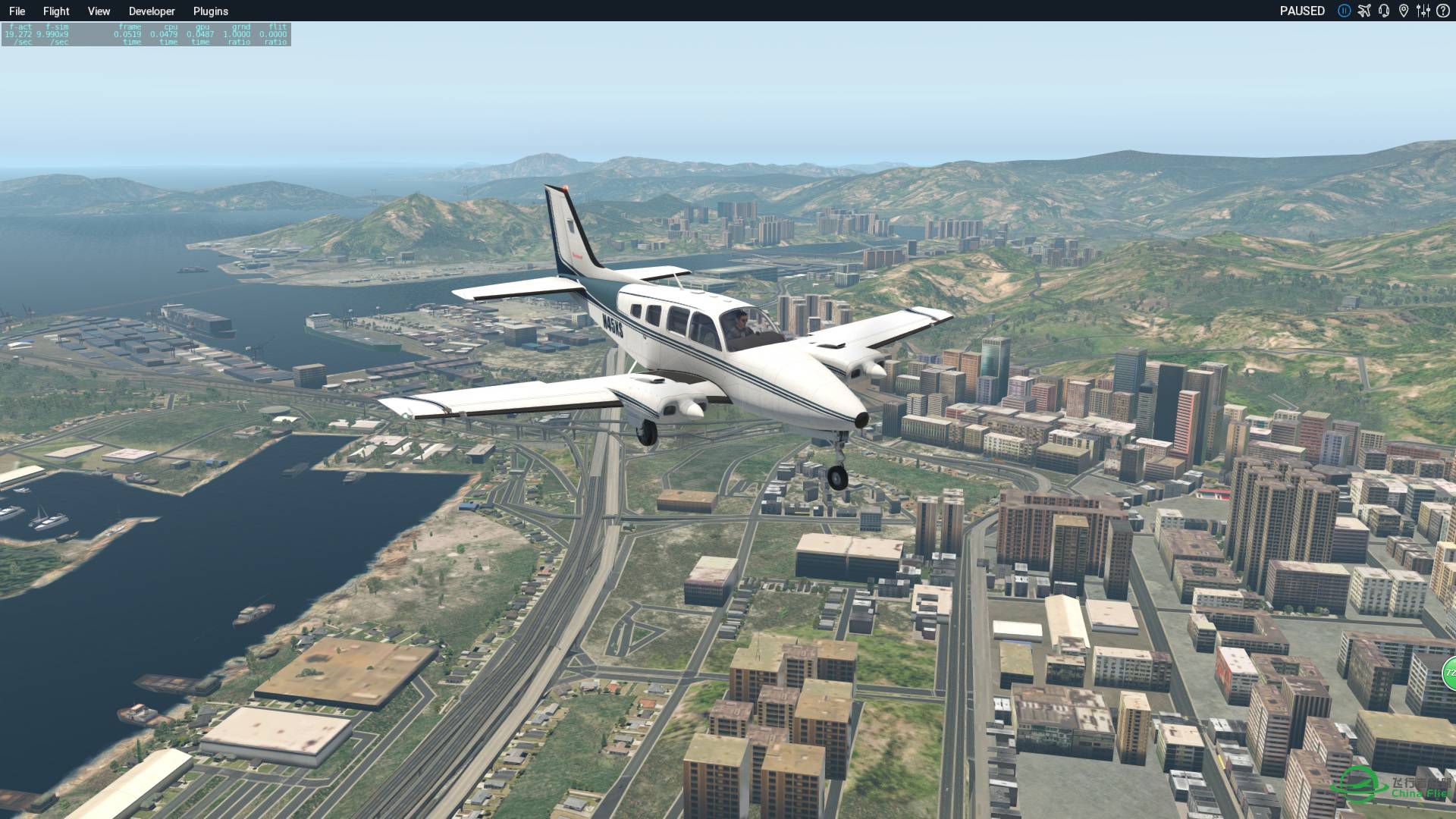Click the question mark help icon
Screen dimensions: 1456x819
click(1442, 11)
